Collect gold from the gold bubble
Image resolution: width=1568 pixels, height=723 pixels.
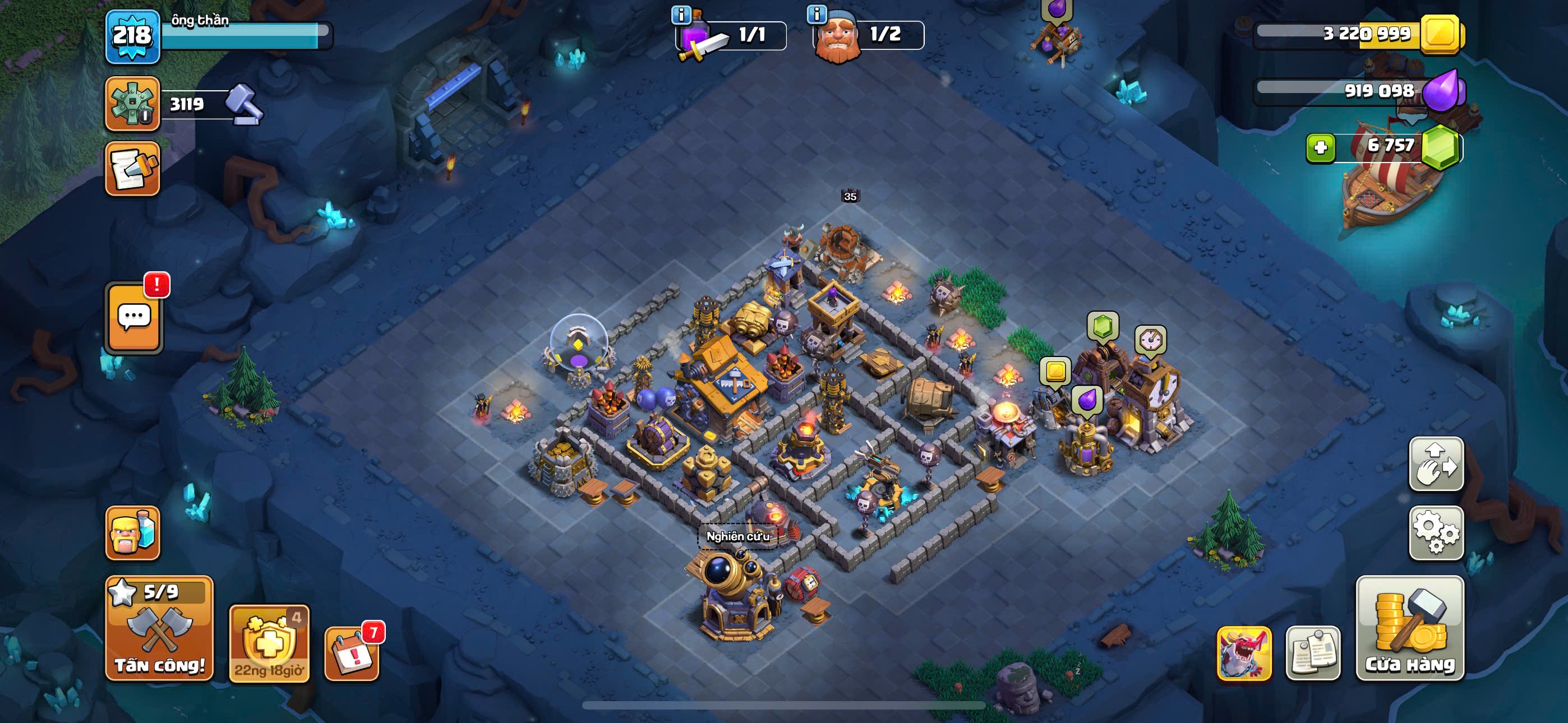coord(1055,371)
